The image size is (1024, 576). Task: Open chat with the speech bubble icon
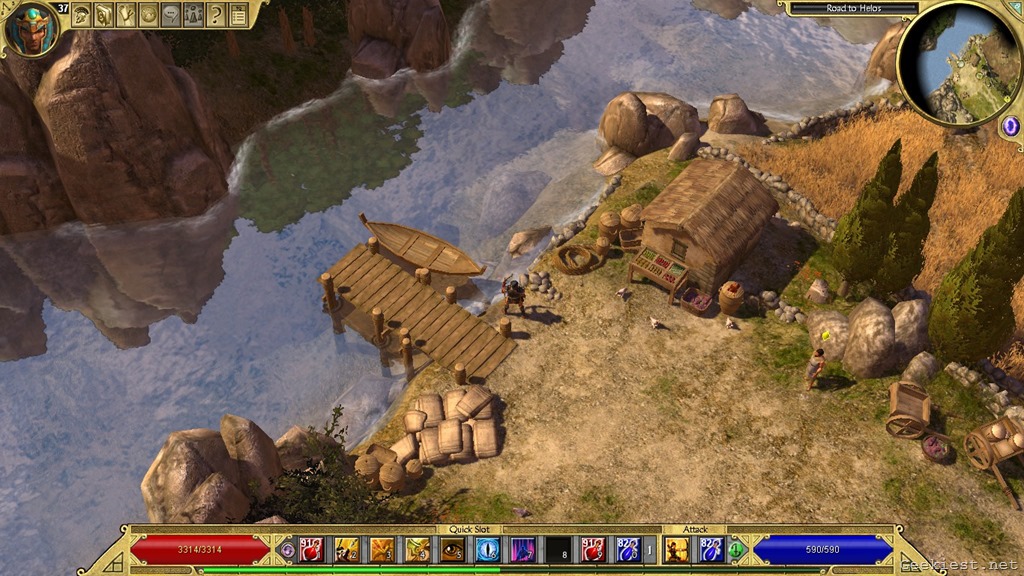pos(170,14)
